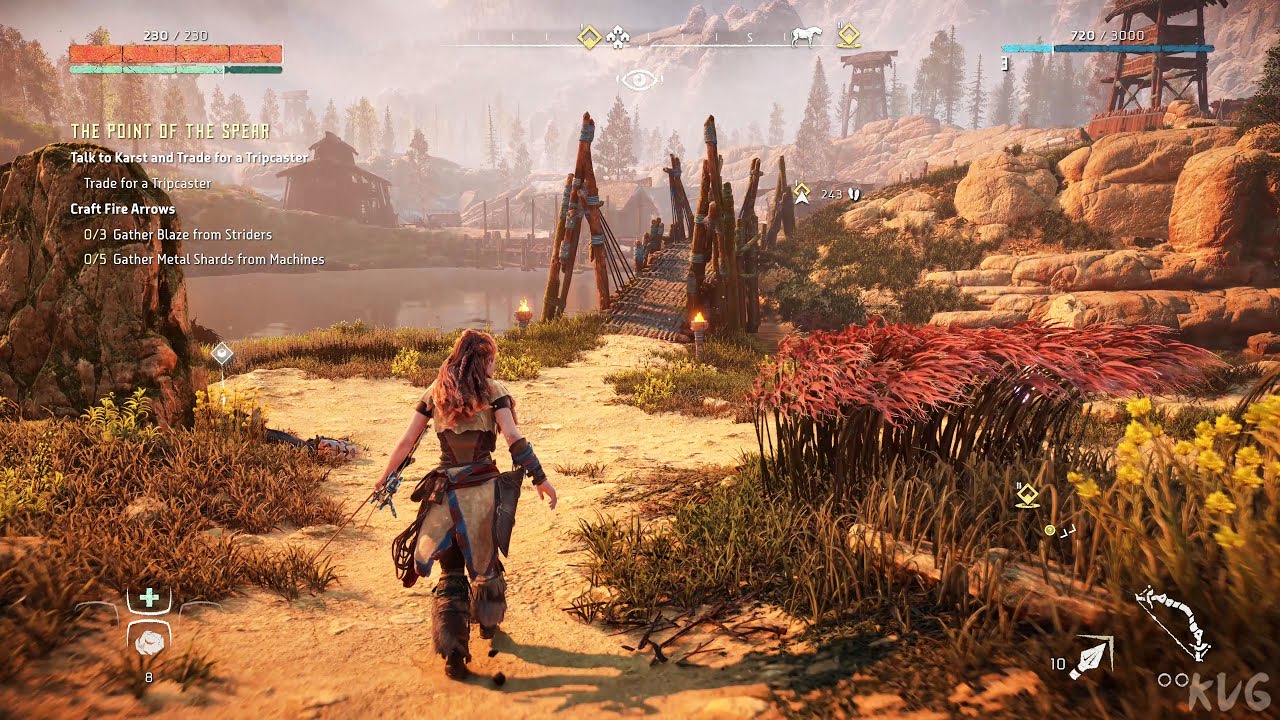Select the hunter bow weapon icon
The image size is (1280, 720).
click(1173, 621)
